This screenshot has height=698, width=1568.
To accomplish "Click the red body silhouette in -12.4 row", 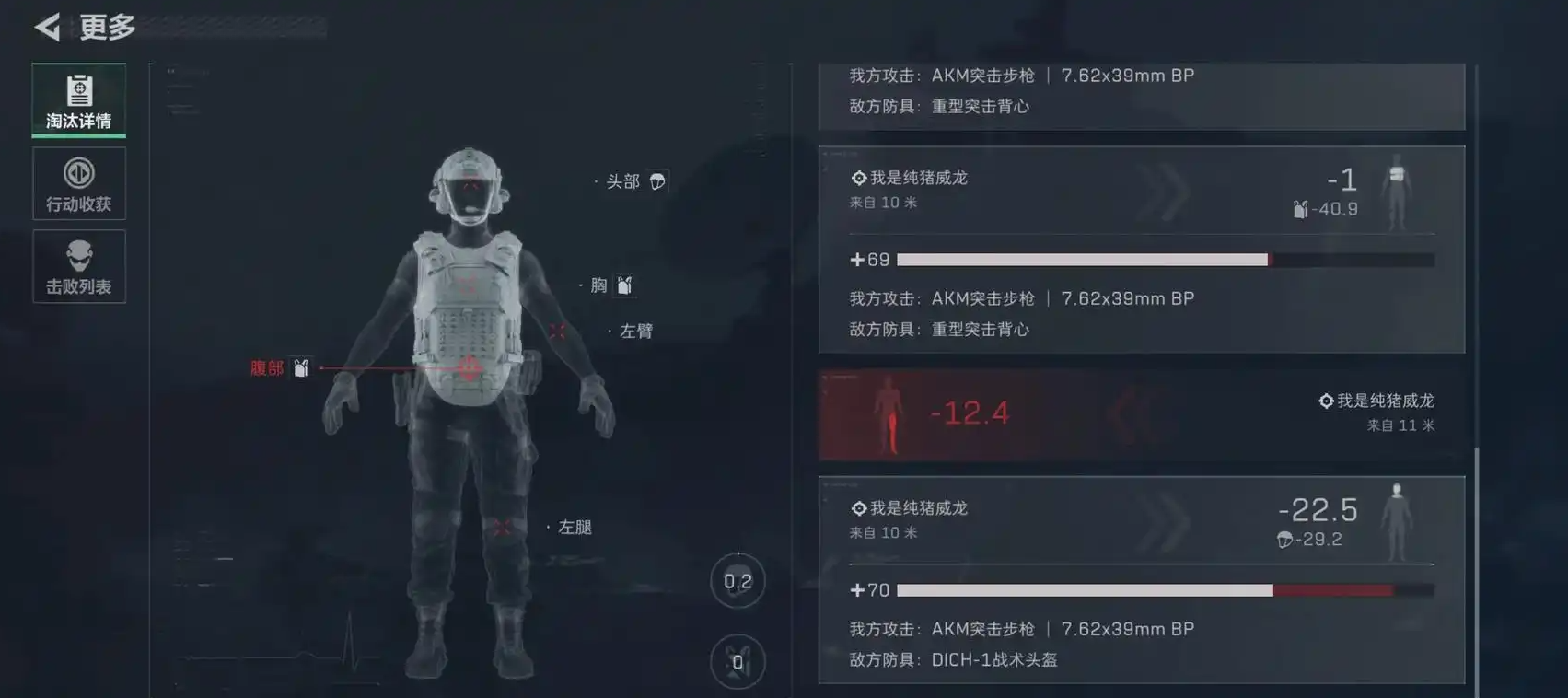I will coord(887,413).
